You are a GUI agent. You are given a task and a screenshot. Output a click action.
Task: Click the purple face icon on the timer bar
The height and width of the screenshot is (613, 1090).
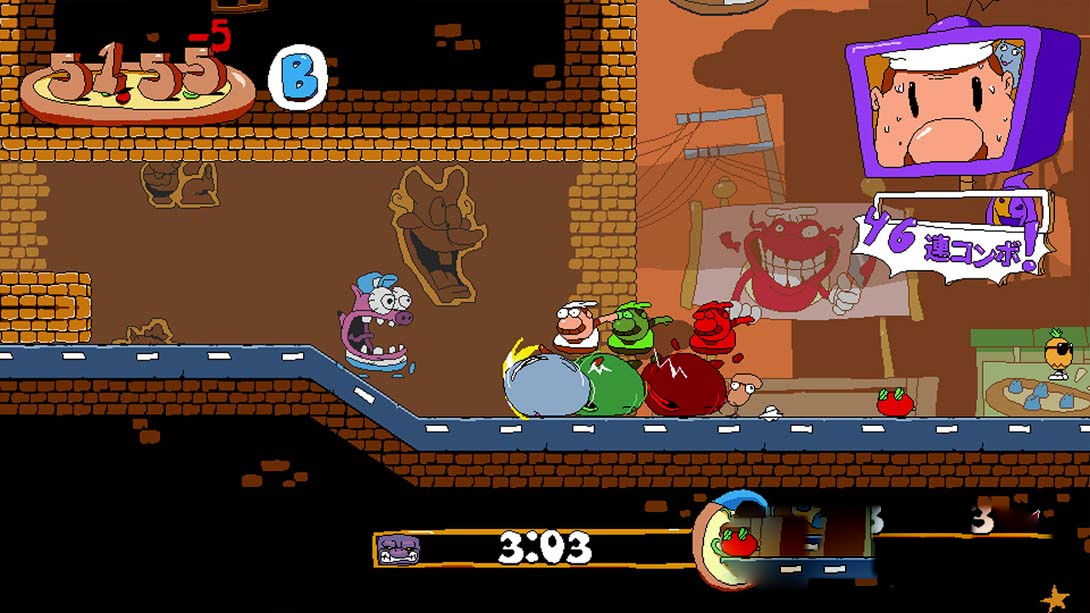point(398,548)
